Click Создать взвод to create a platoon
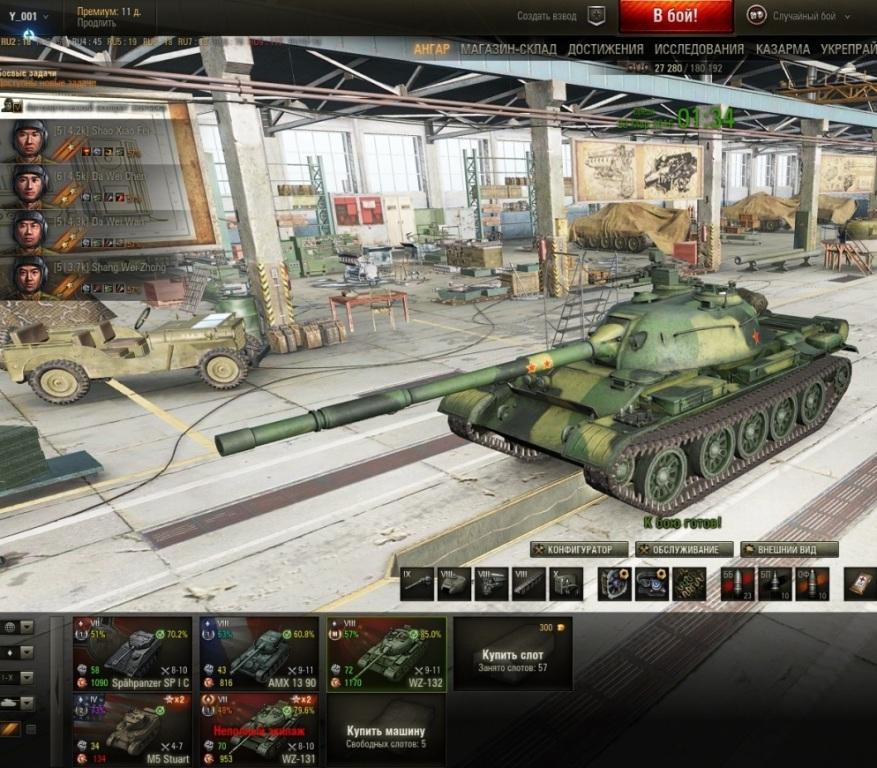 (x=547, y=16)
